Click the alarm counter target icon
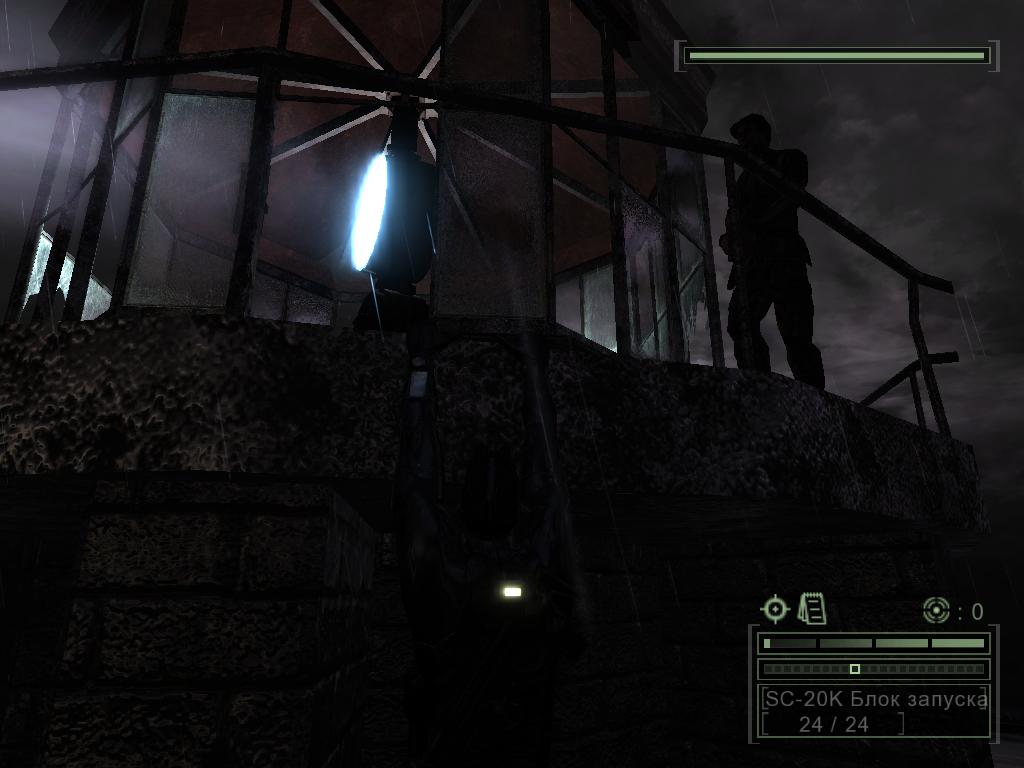 [936, 610]
